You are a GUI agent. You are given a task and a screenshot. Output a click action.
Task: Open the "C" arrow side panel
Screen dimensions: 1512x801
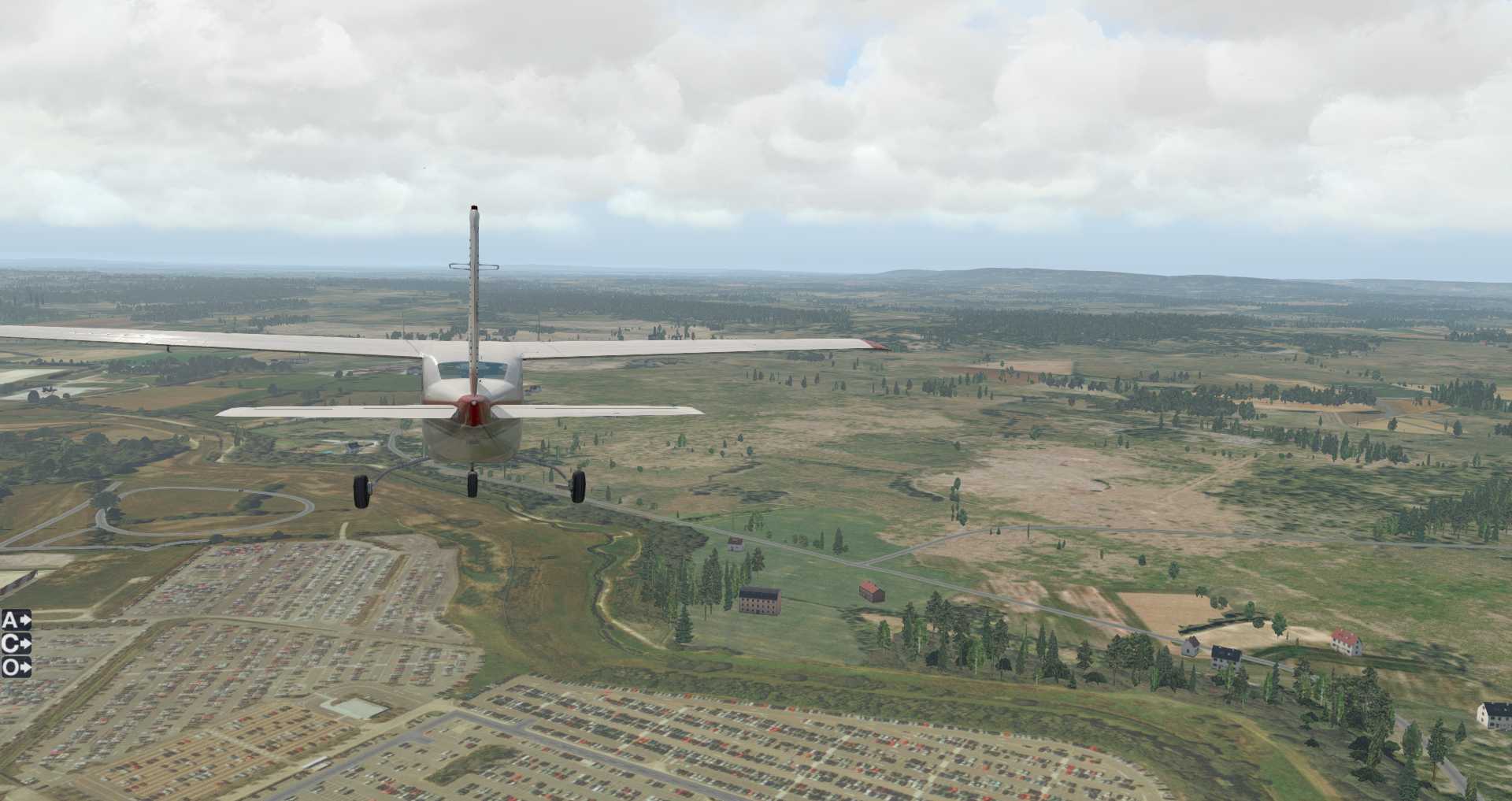17,643
